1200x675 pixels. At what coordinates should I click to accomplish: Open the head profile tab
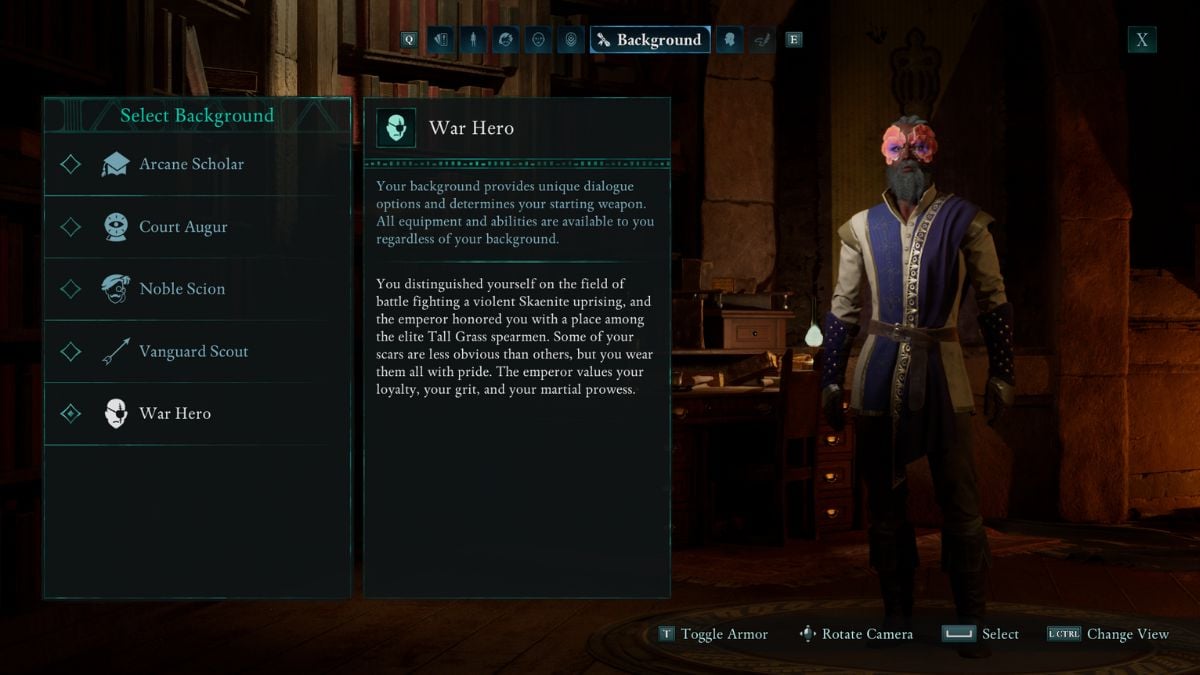(730, 40)
